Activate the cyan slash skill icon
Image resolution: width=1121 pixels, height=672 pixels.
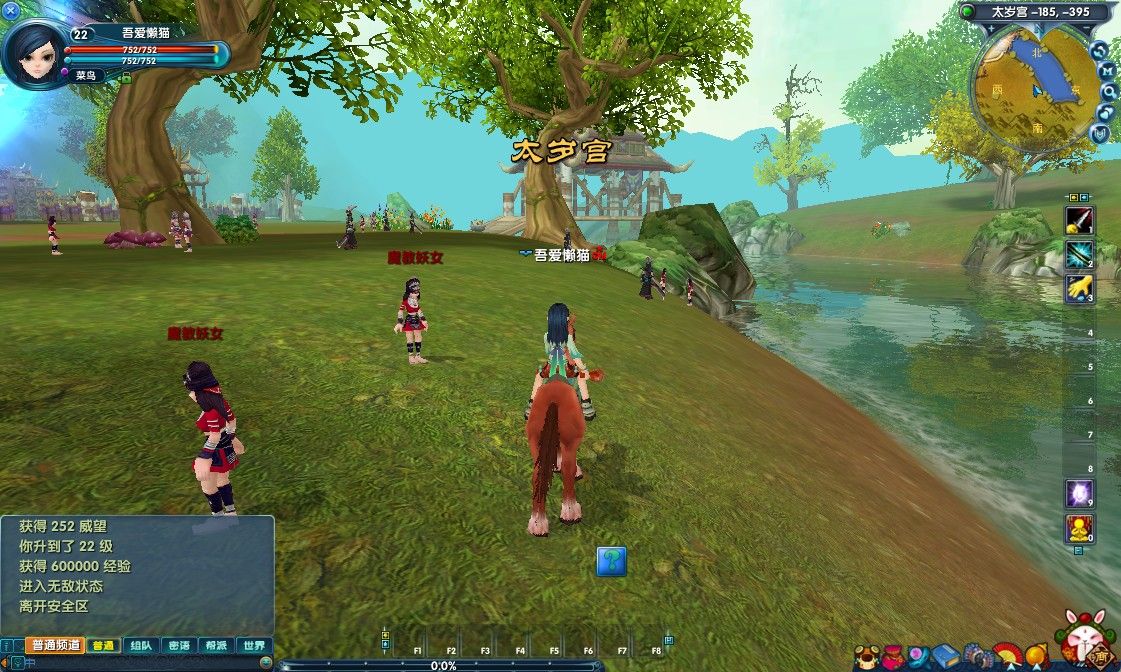[x=1080, y=254]
